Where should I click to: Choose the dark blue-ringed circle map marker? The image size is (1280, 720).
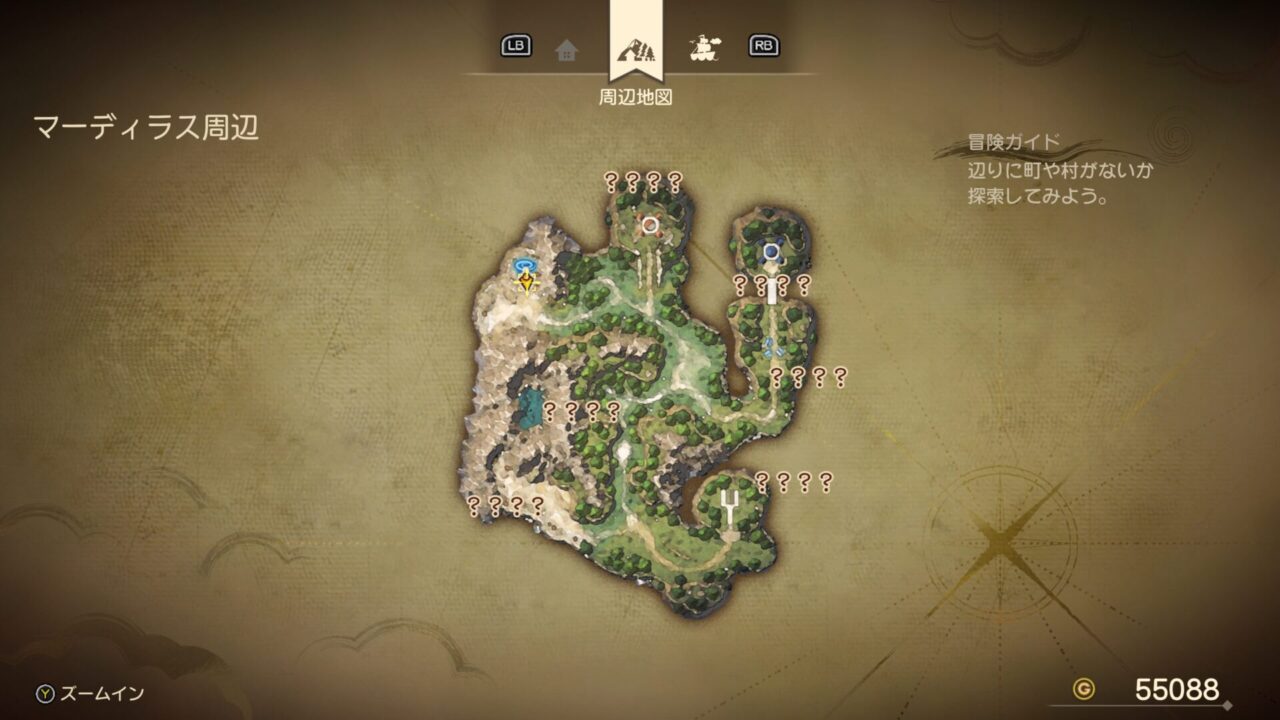(771, 251)
